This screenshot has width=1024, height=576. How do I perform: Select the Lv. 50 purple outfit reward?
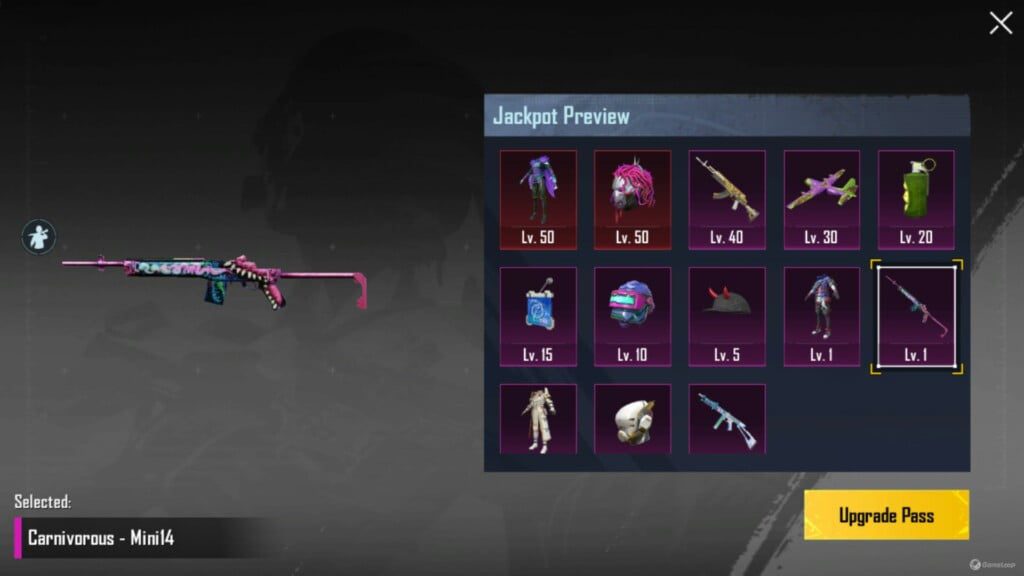538,199
